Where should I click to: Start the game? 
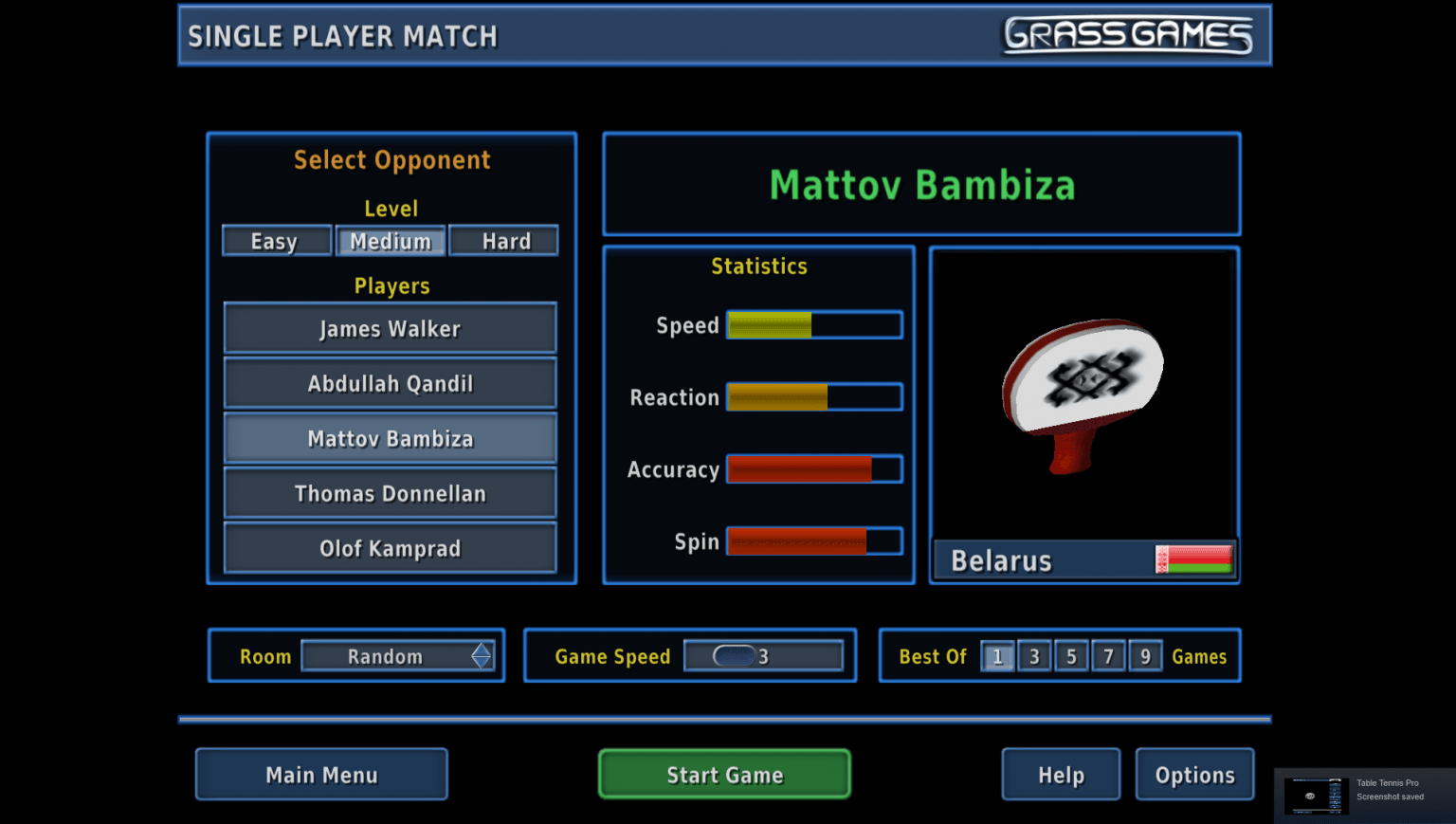723,774
